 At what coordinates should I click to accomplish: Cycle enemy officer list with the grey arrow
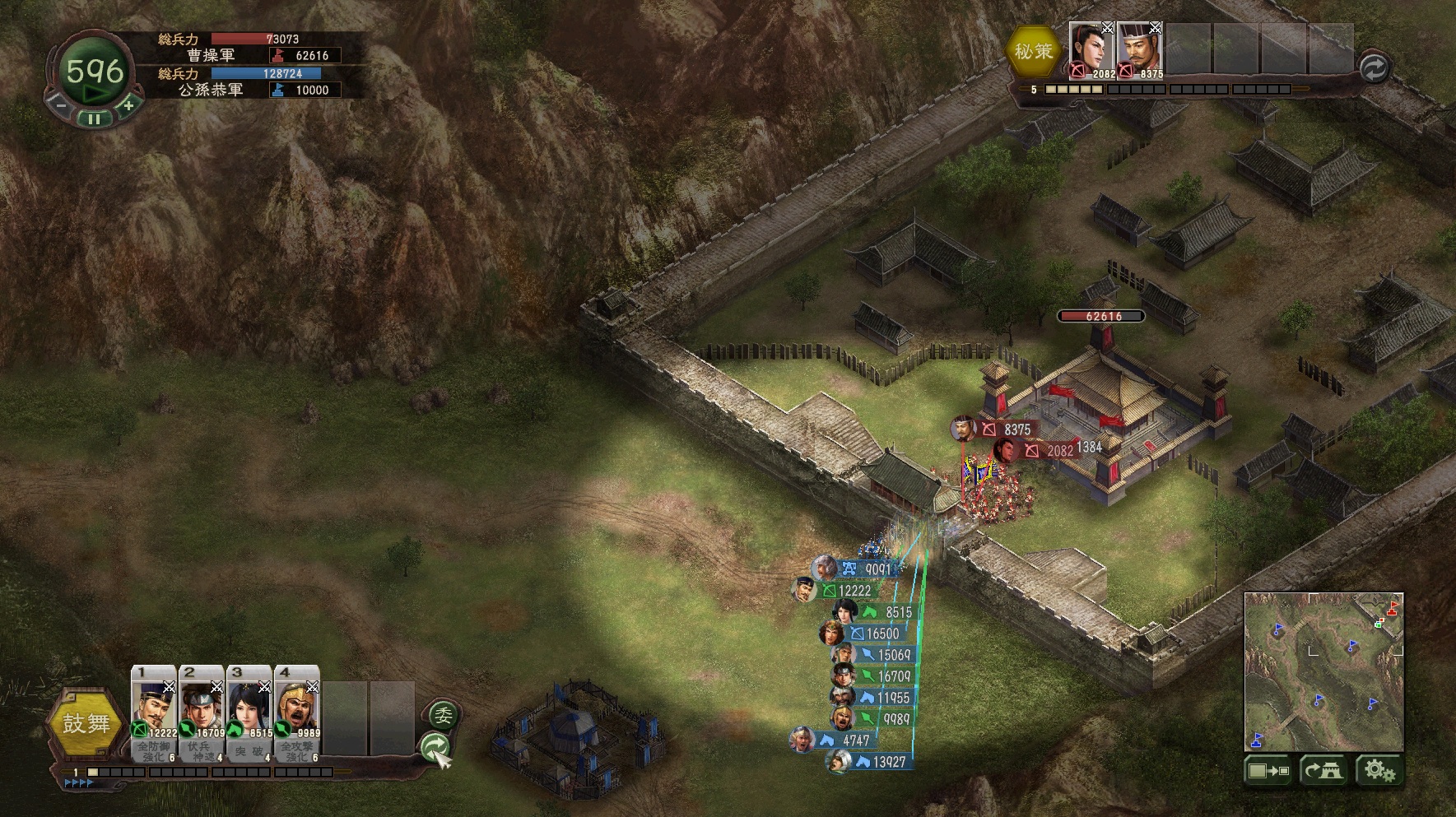(x=1373, y=68)
